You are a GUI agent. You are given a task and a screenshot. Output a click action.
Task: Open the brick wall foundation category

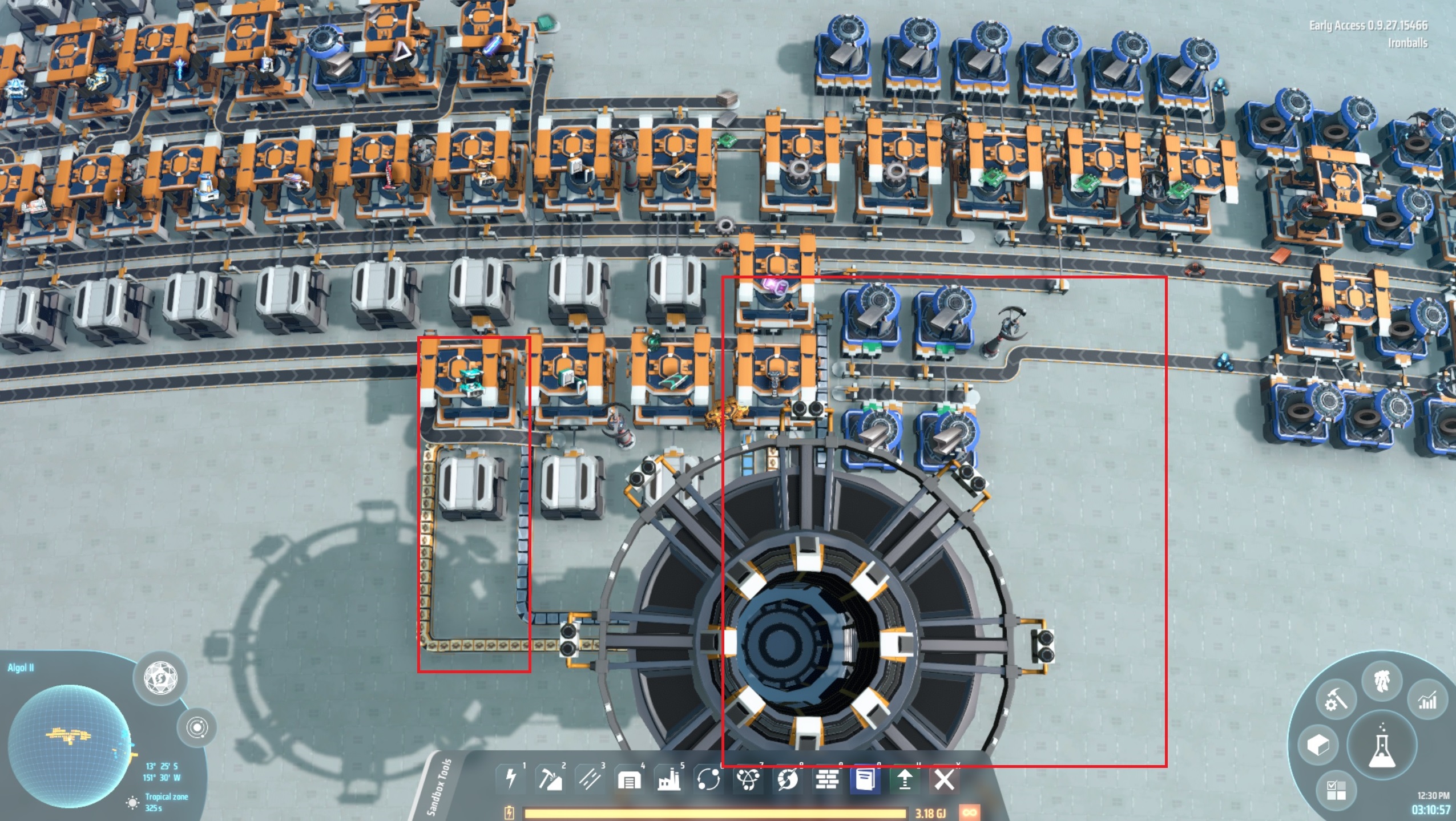[827, 779]
